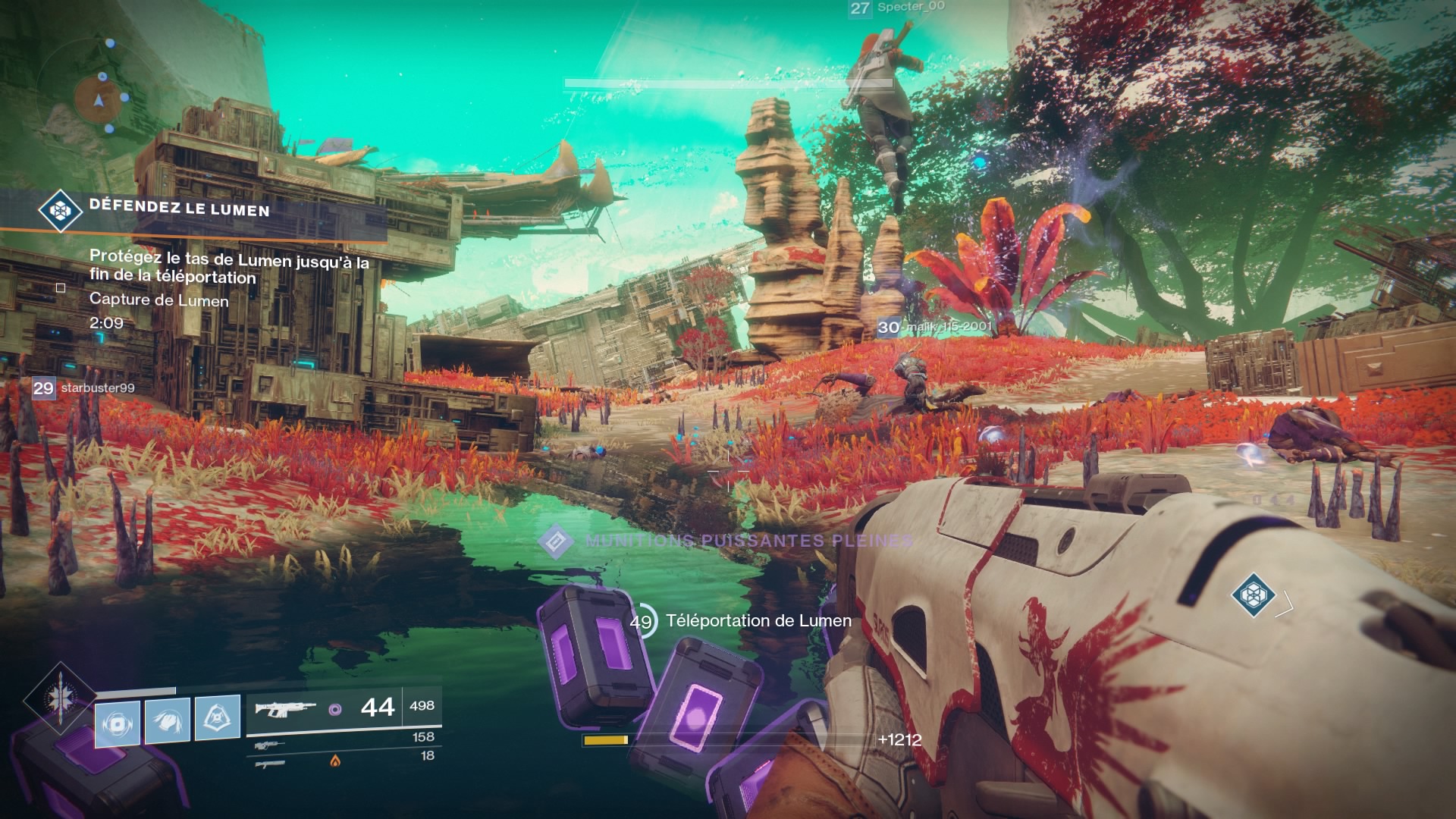Click the Téléportation de Lumen progress indicator

[642, 621]
